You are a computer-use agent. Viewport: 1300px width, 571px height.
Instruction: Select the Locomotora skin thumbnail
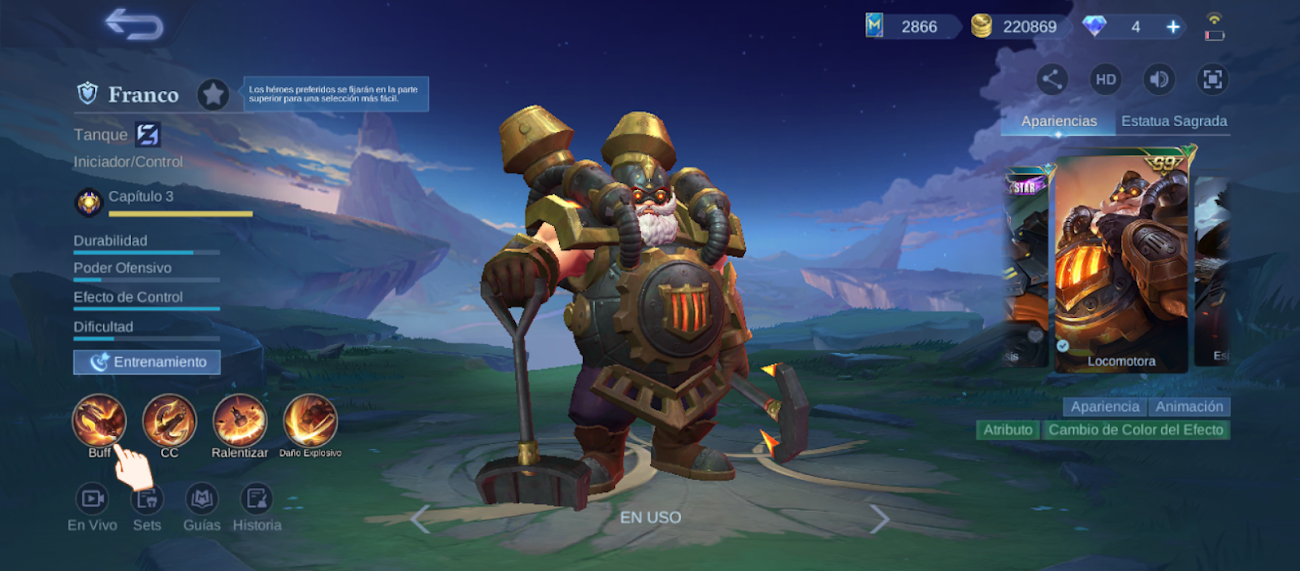pos(1120,262)
